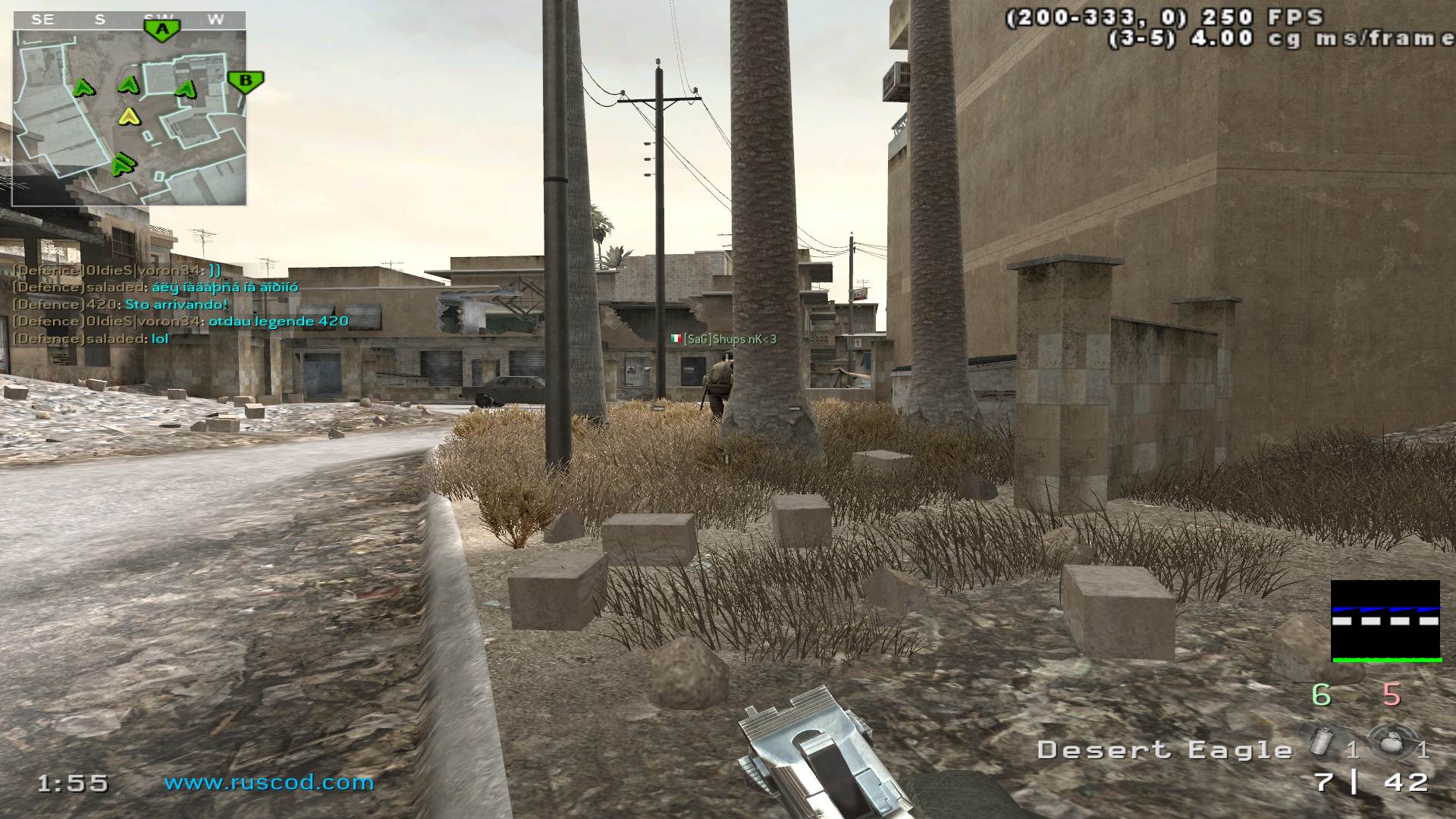This screenshot has width=1456, height=819.
Task: Click the "Sto arrivando!" chat message
Action: click(x=176, y=305)
